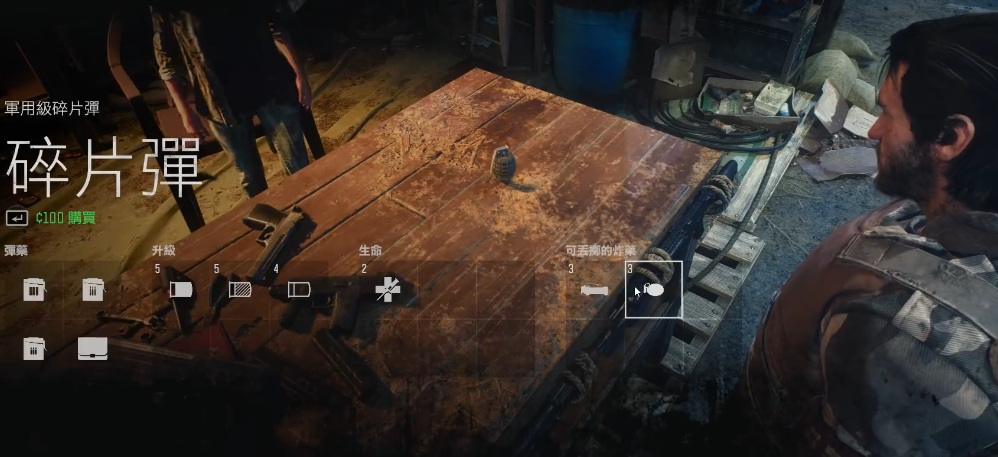
Task: Select the frag grenade throwable slot
Action: coord(654,290)
